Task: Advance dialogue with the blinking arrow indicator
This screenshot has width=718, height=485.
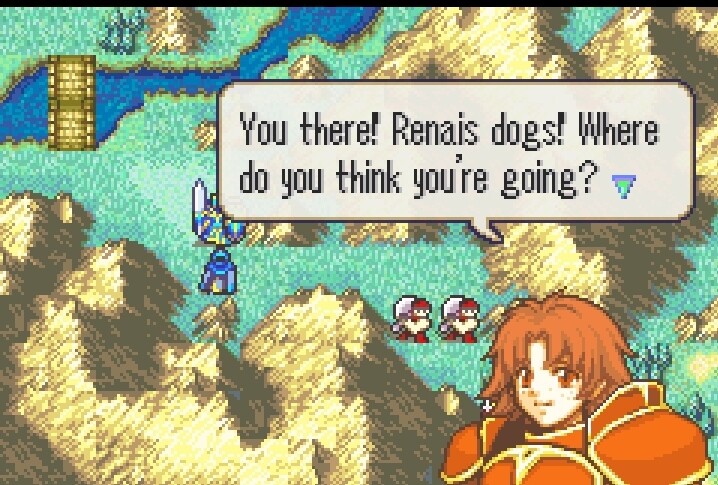Action: pos(624,186)
